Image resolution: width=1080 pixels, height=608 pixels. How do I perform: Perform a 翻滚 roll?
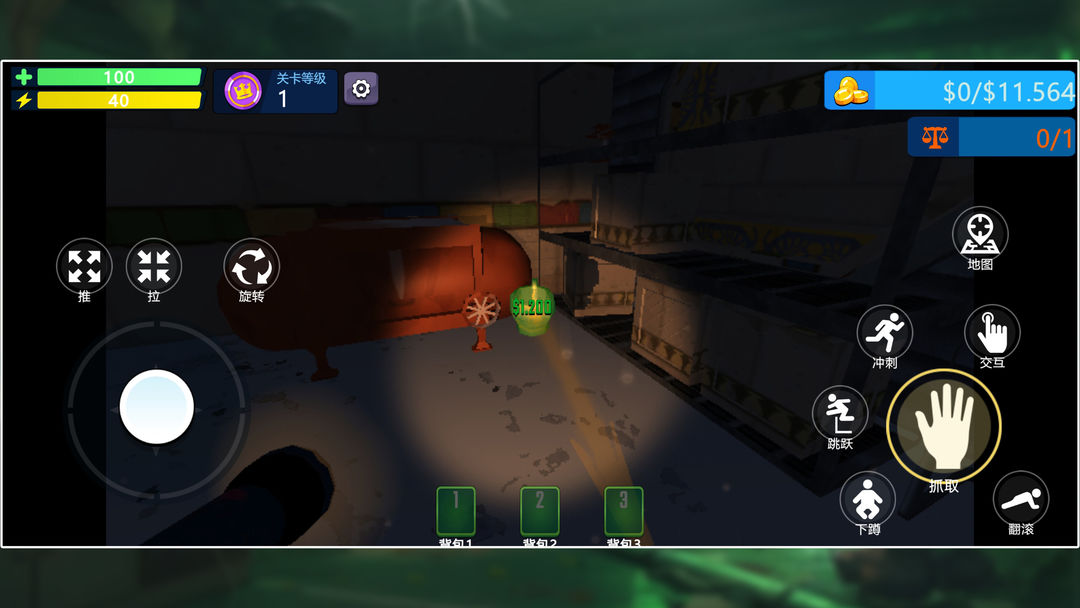[1020, 498]
